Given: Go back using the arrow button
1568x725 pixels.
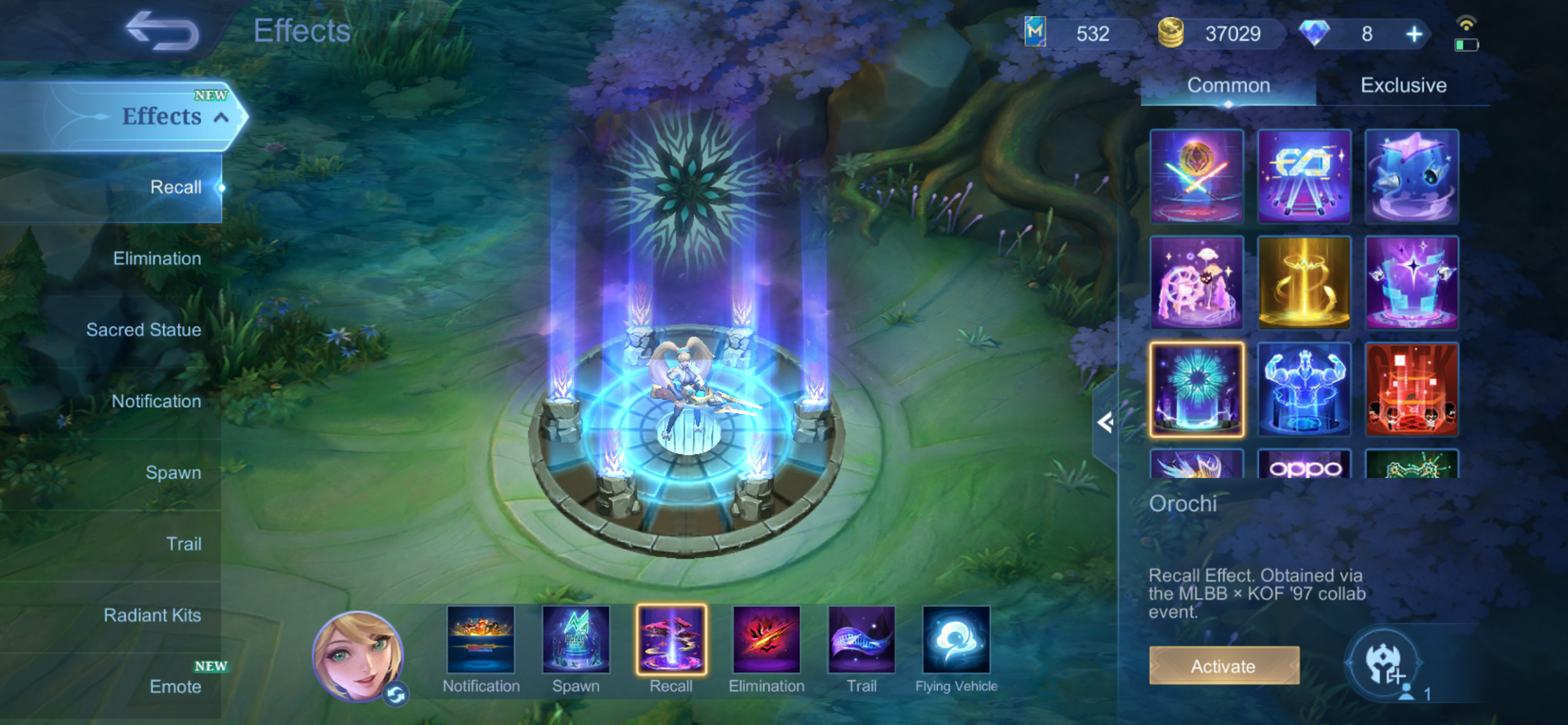Looking at the screenshot, I should tap(162, 31).
